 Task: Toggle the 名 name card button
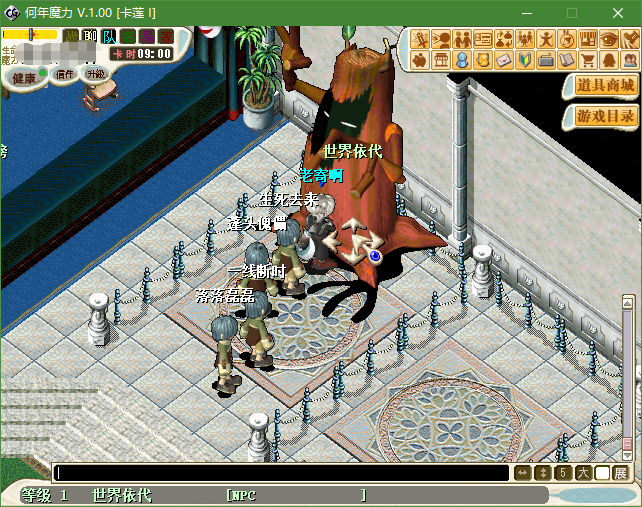point(128,36)
